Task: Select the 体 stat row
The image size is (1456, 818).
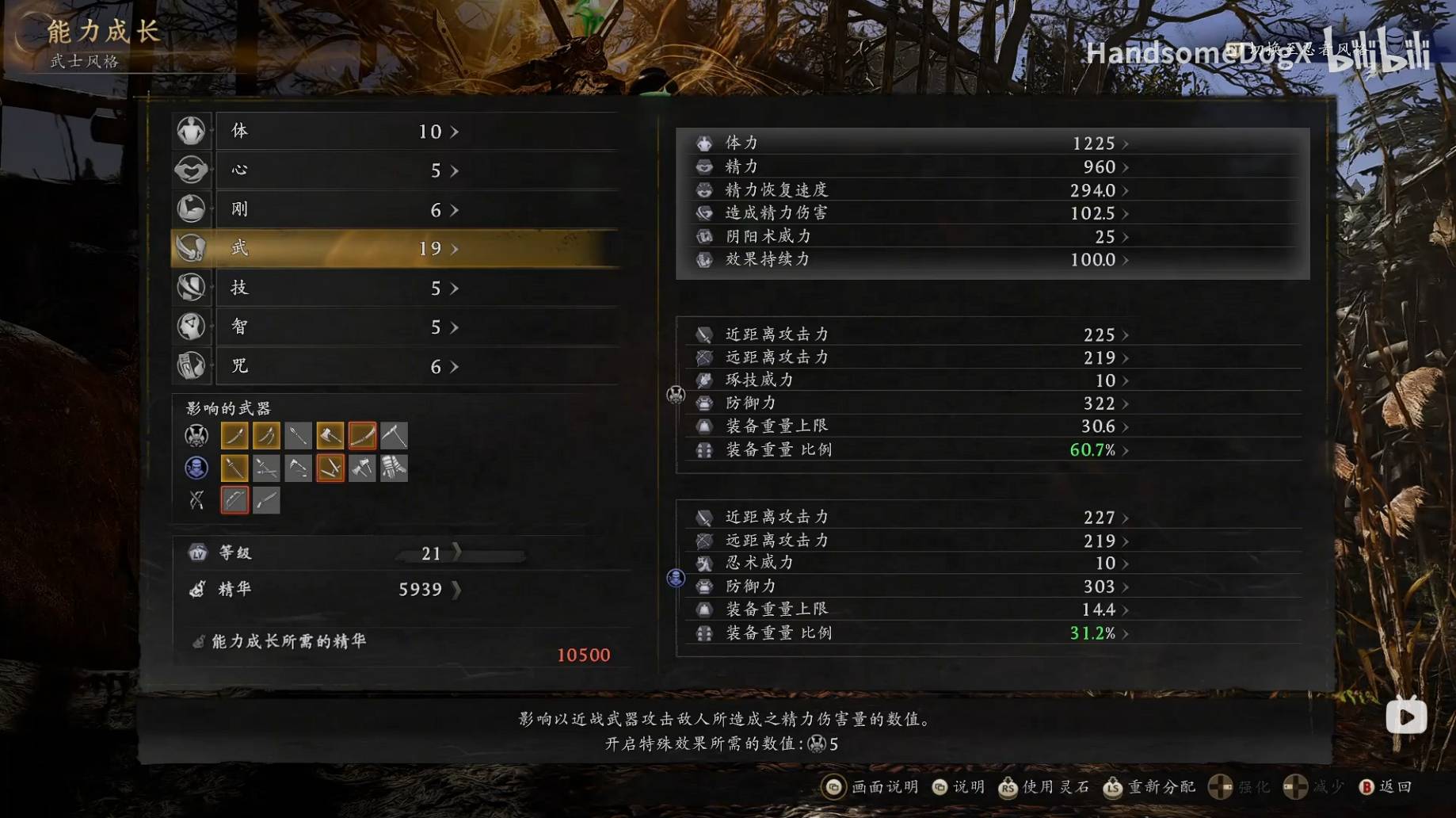Action: [394, 131]
